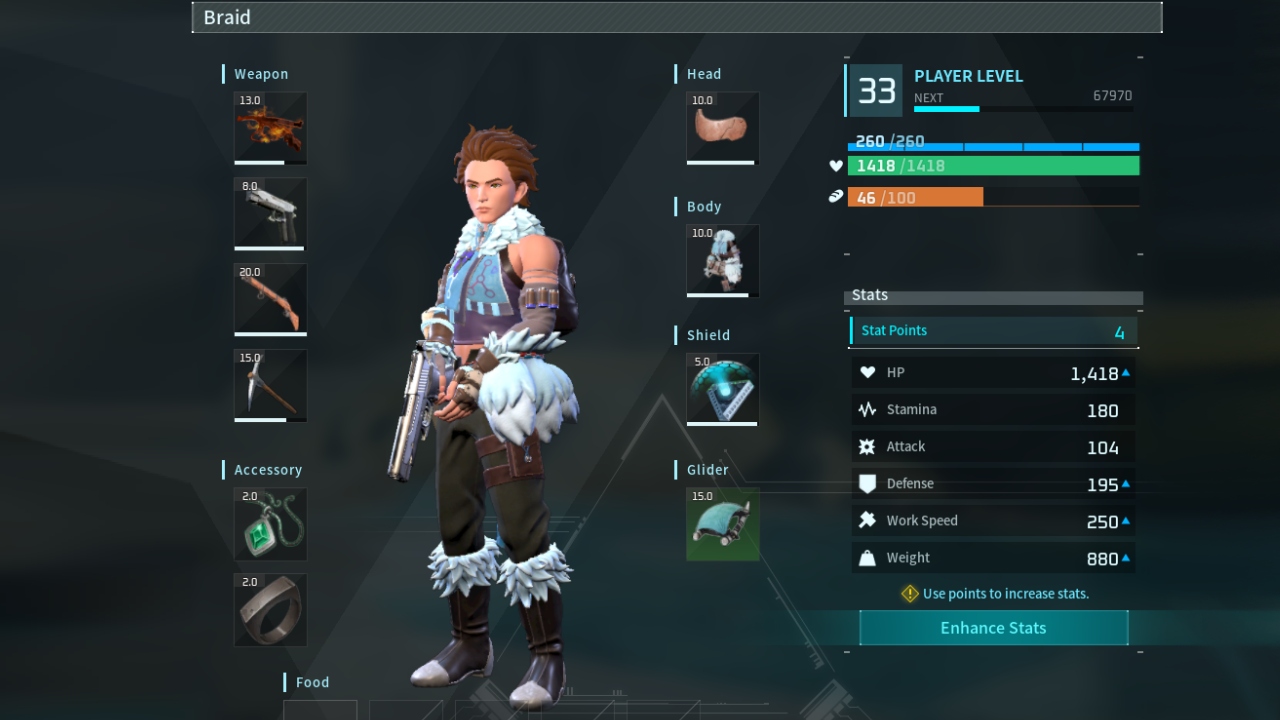Screen dimensions: 1280x720
Task: Select the Body armor slot
Action: pos(722,260)
